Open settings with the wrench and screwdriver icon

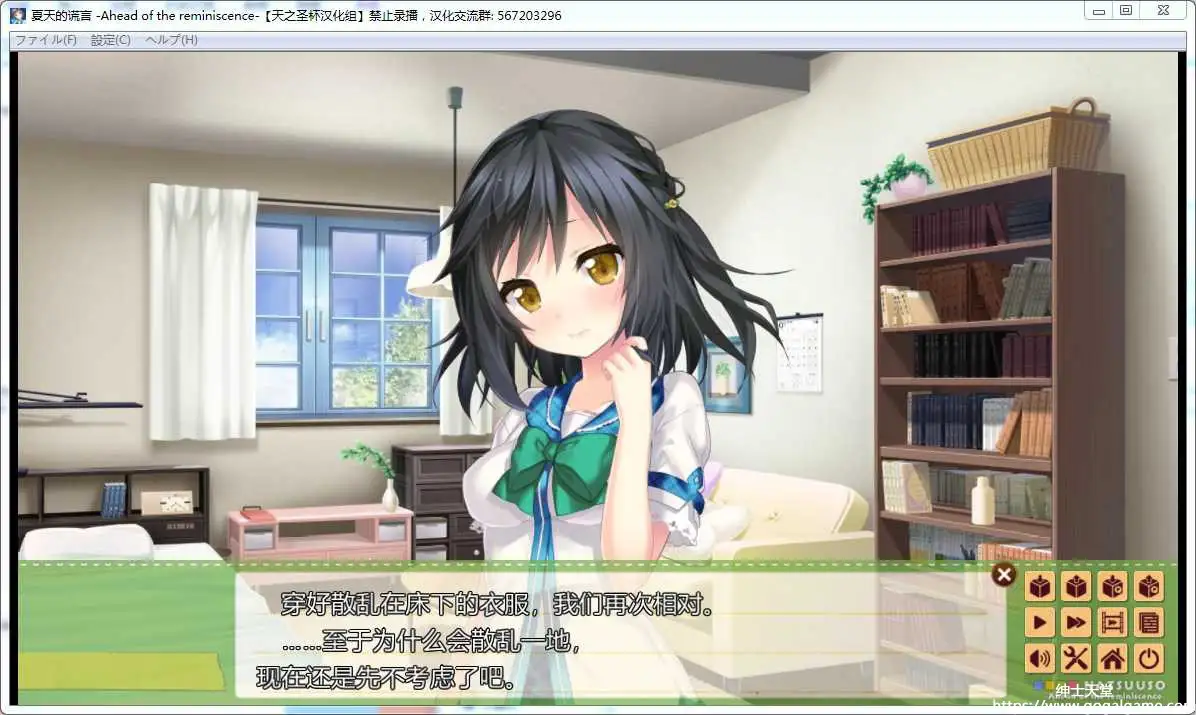point(1076,658)
